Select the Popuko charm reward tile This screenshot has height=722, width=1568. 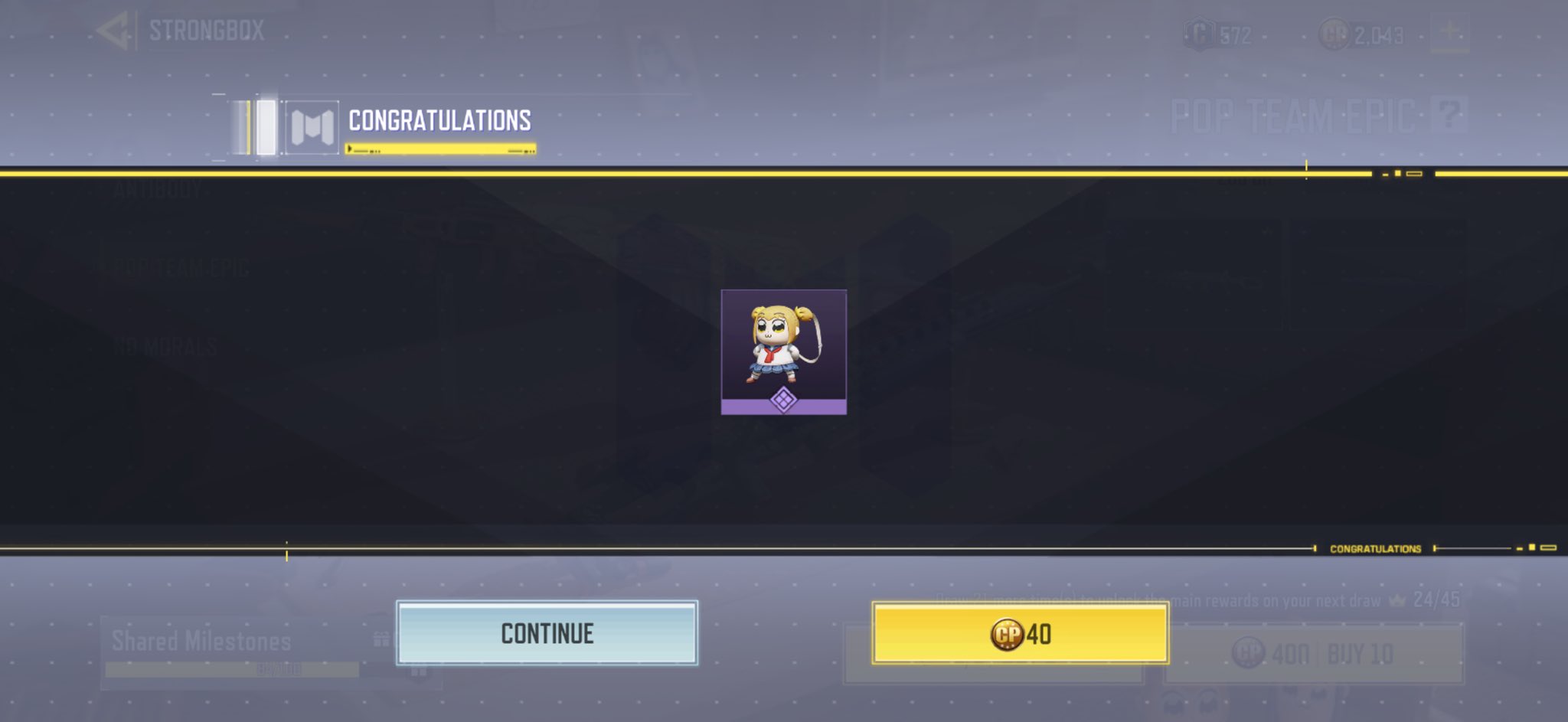pos(783,351)
